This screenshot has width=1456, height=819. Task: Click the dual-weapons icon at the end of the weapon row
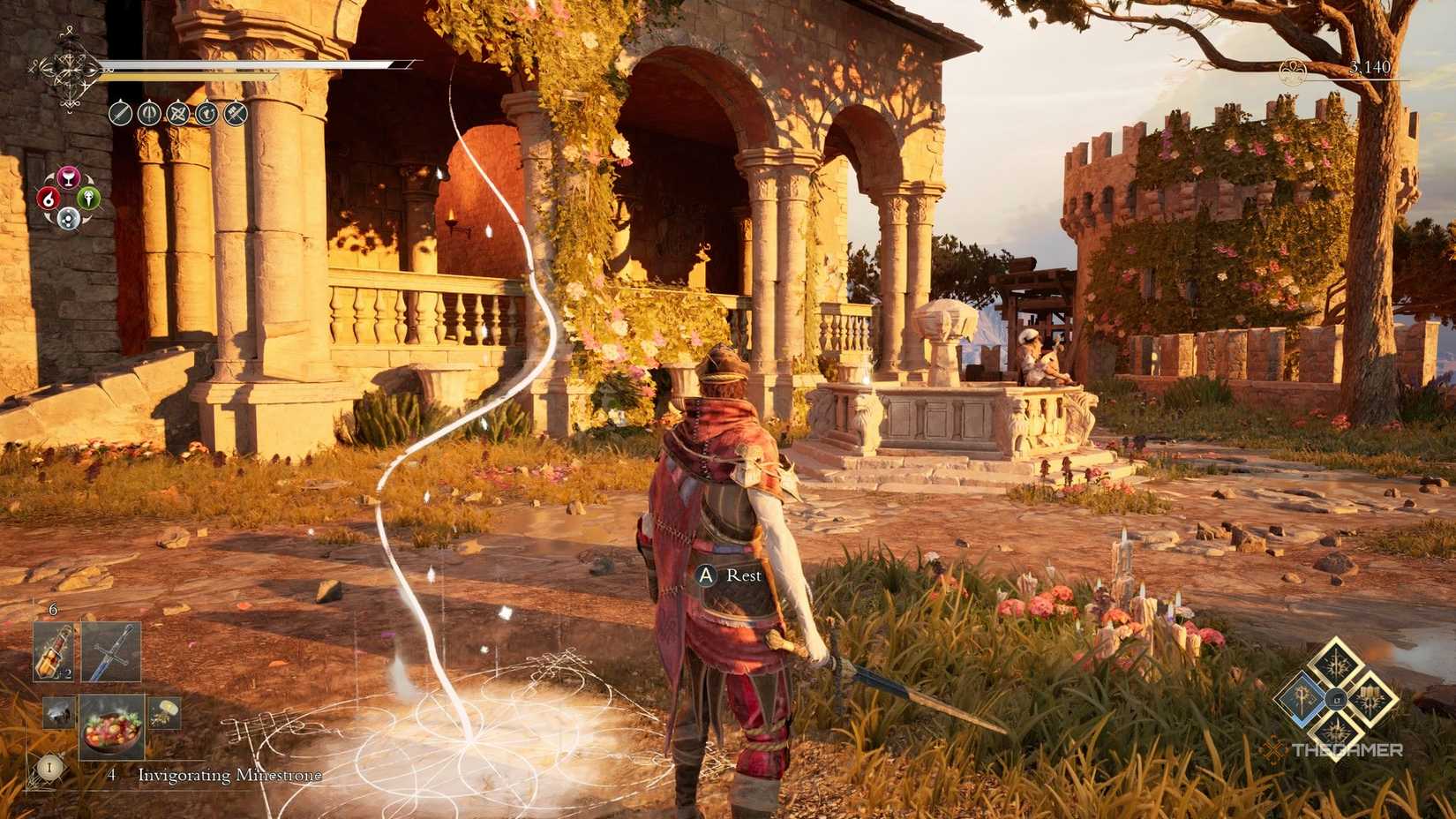(236, 114)
